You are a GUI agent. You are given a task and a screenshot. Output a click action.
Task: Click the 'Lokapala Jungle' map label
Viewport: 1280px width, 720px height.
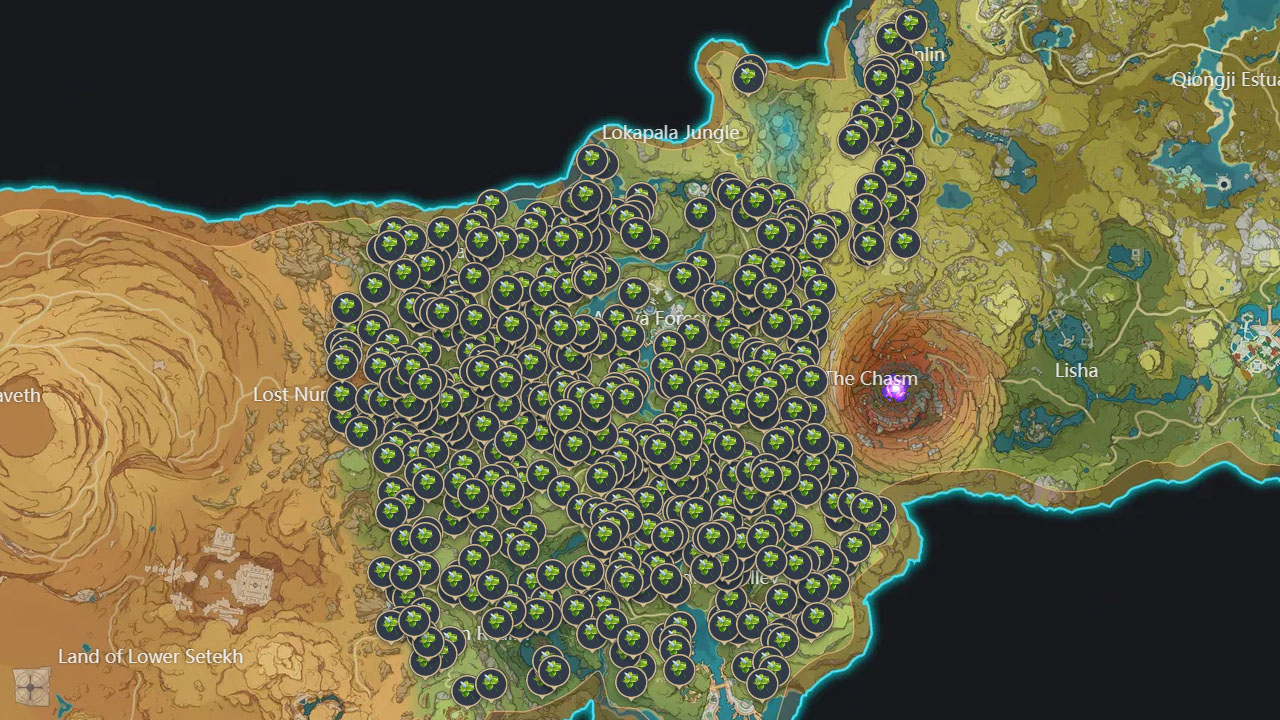(x=670, y=132)
